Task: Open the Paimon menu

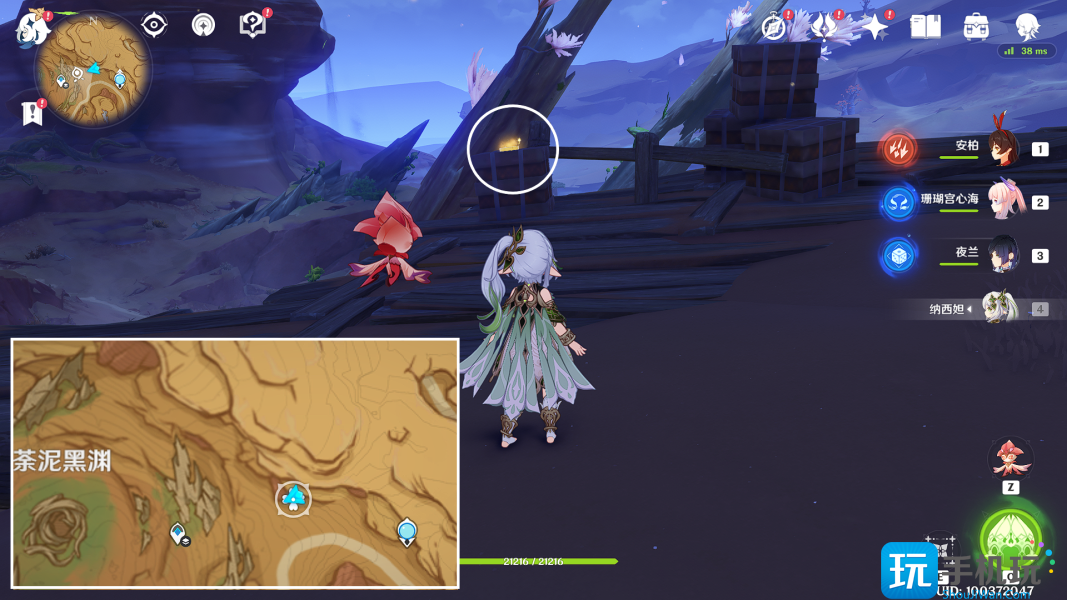Action: (32, 27)
